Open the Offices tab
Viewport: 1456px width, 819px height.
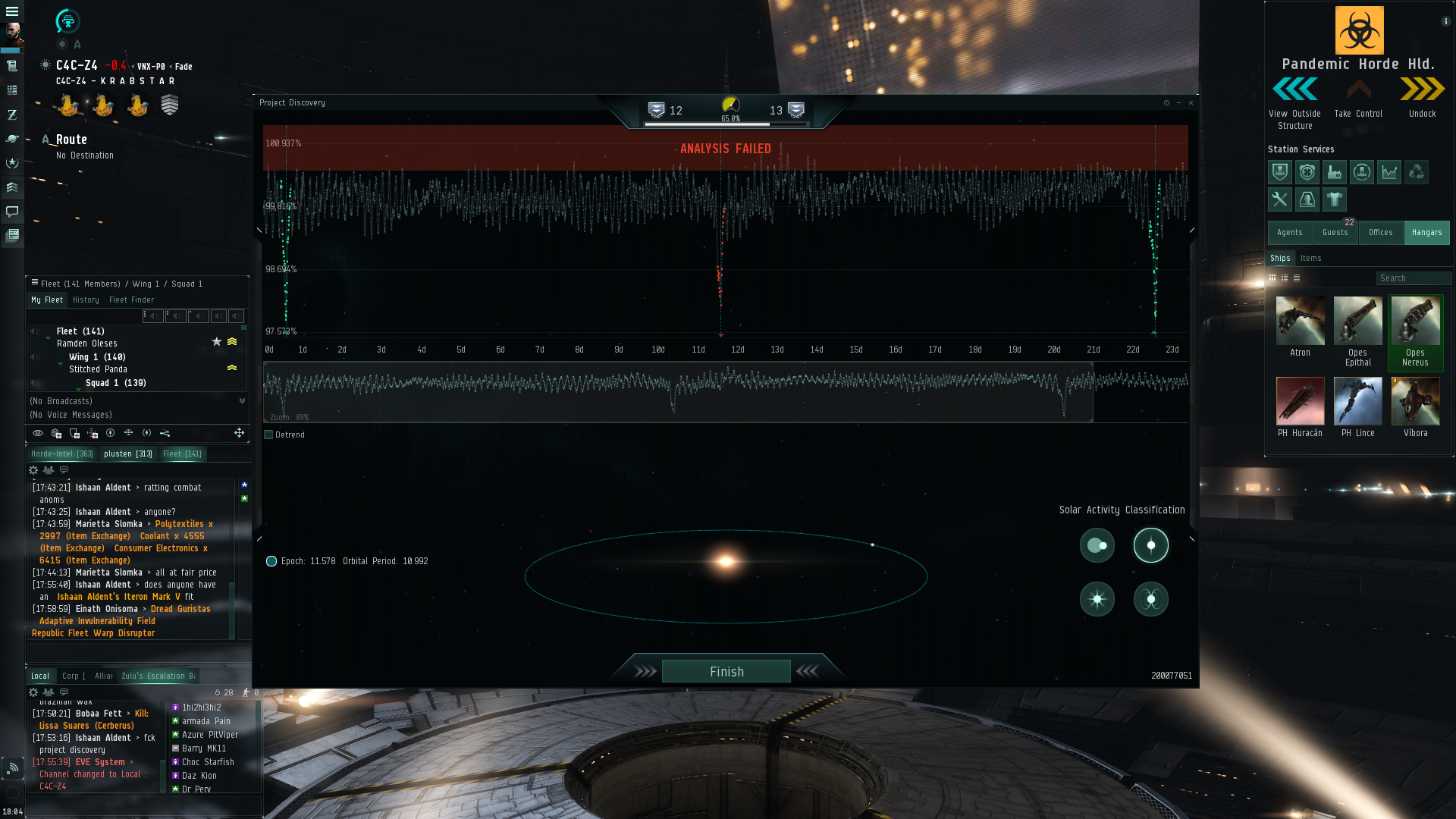click(1380, 233)
